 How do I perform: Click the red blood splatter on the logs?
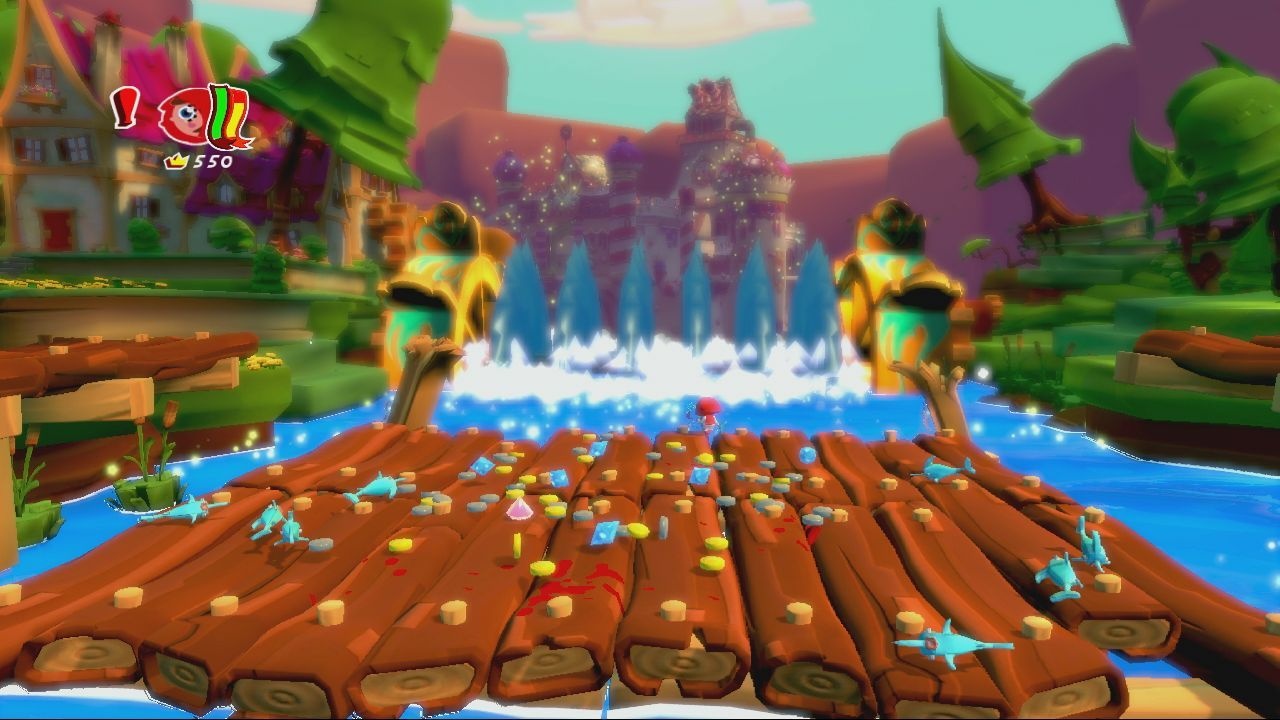[570, 585]
